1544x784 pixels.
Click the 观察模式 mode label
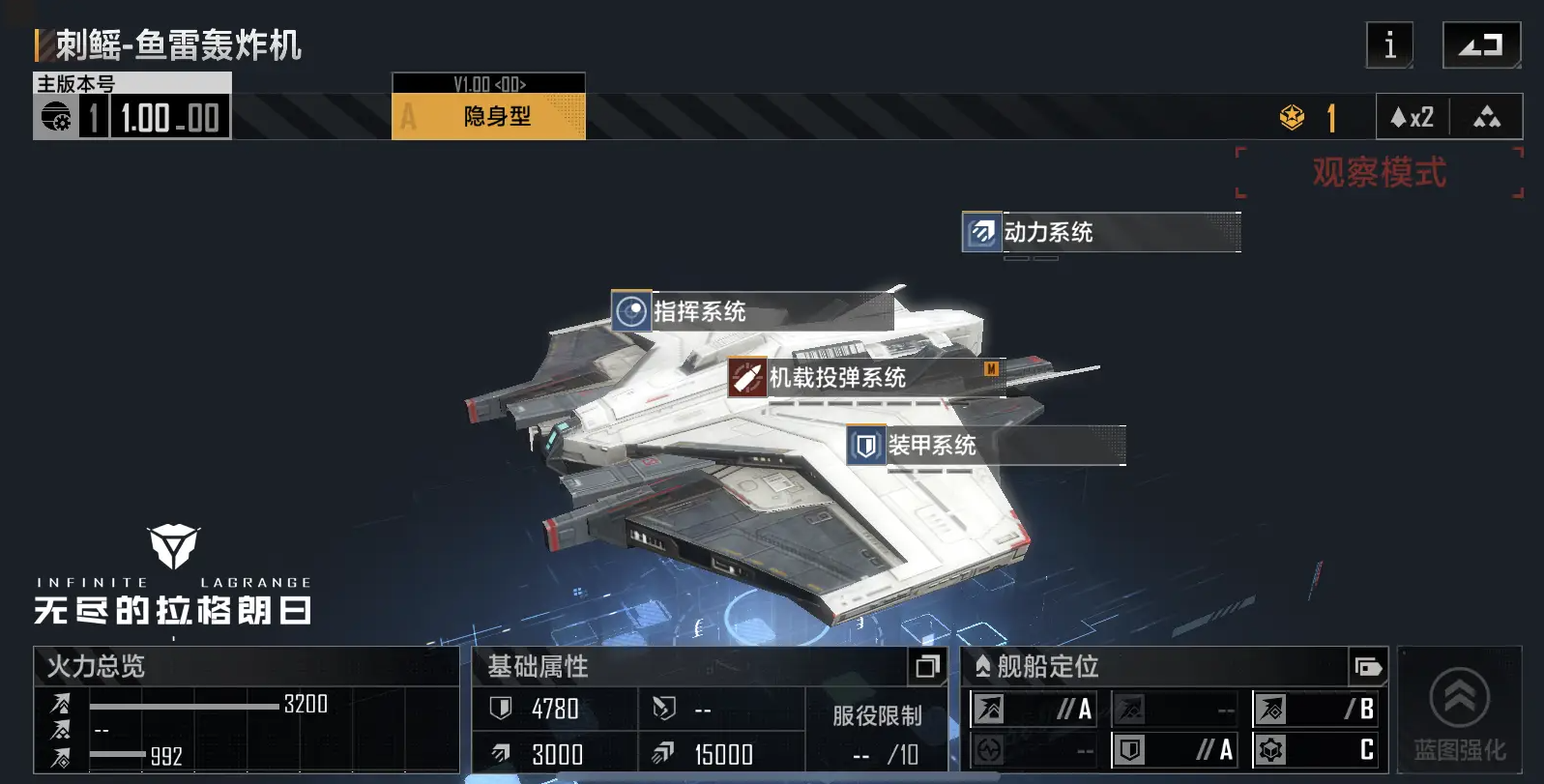coord(1379,172)
